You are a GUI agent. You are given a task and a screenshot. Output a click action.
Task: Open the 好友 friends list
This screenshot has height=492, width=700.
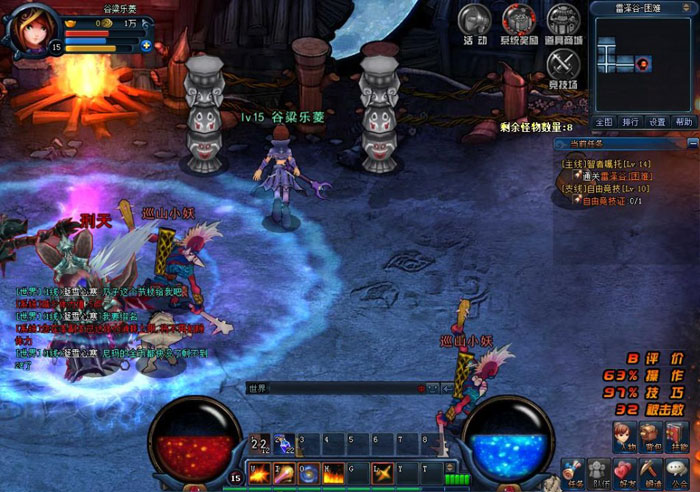pos(625,472)
